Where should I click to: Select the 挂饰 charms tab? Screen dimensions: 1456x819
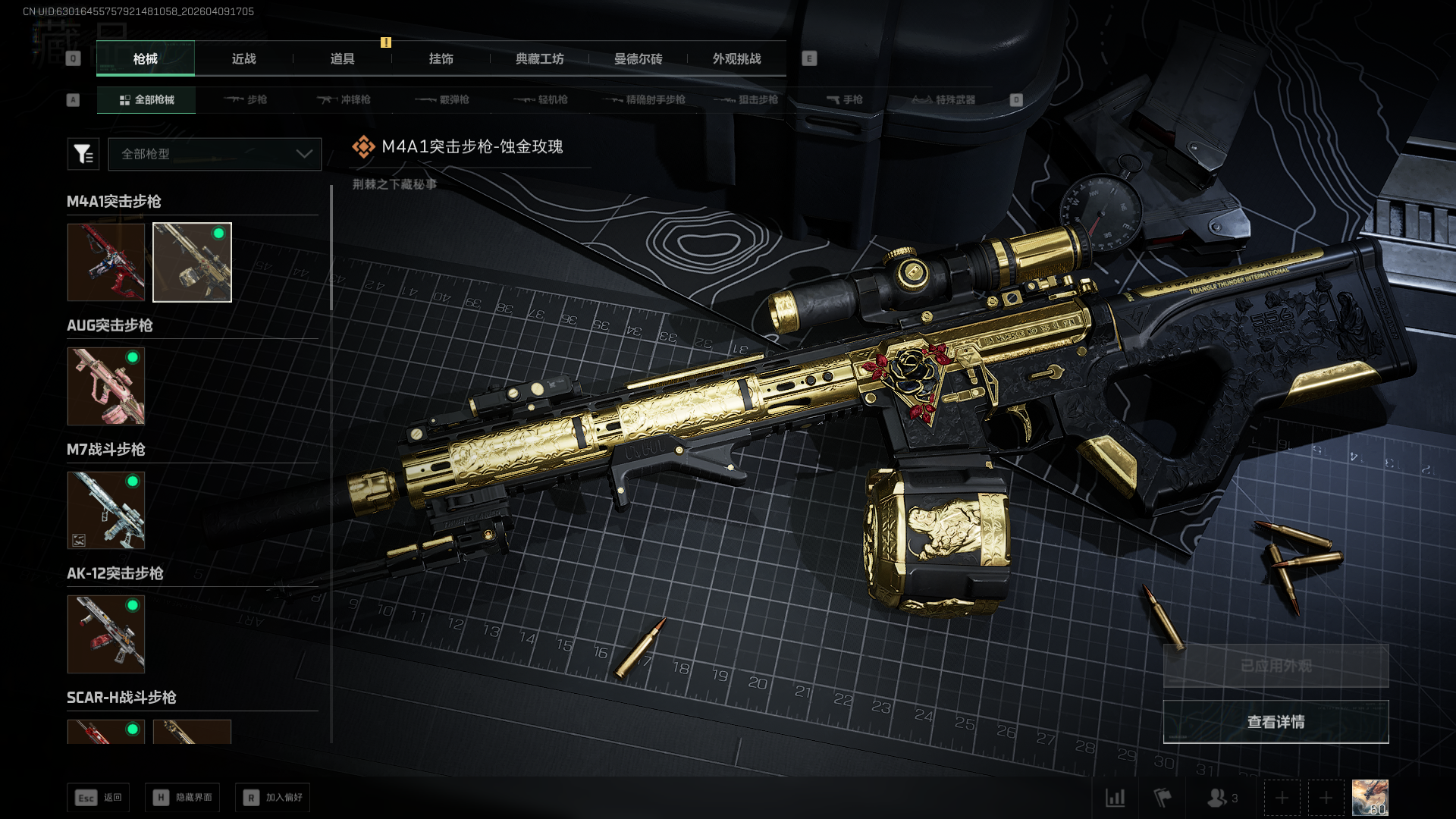pyautogui.click(x=441, y=59)
